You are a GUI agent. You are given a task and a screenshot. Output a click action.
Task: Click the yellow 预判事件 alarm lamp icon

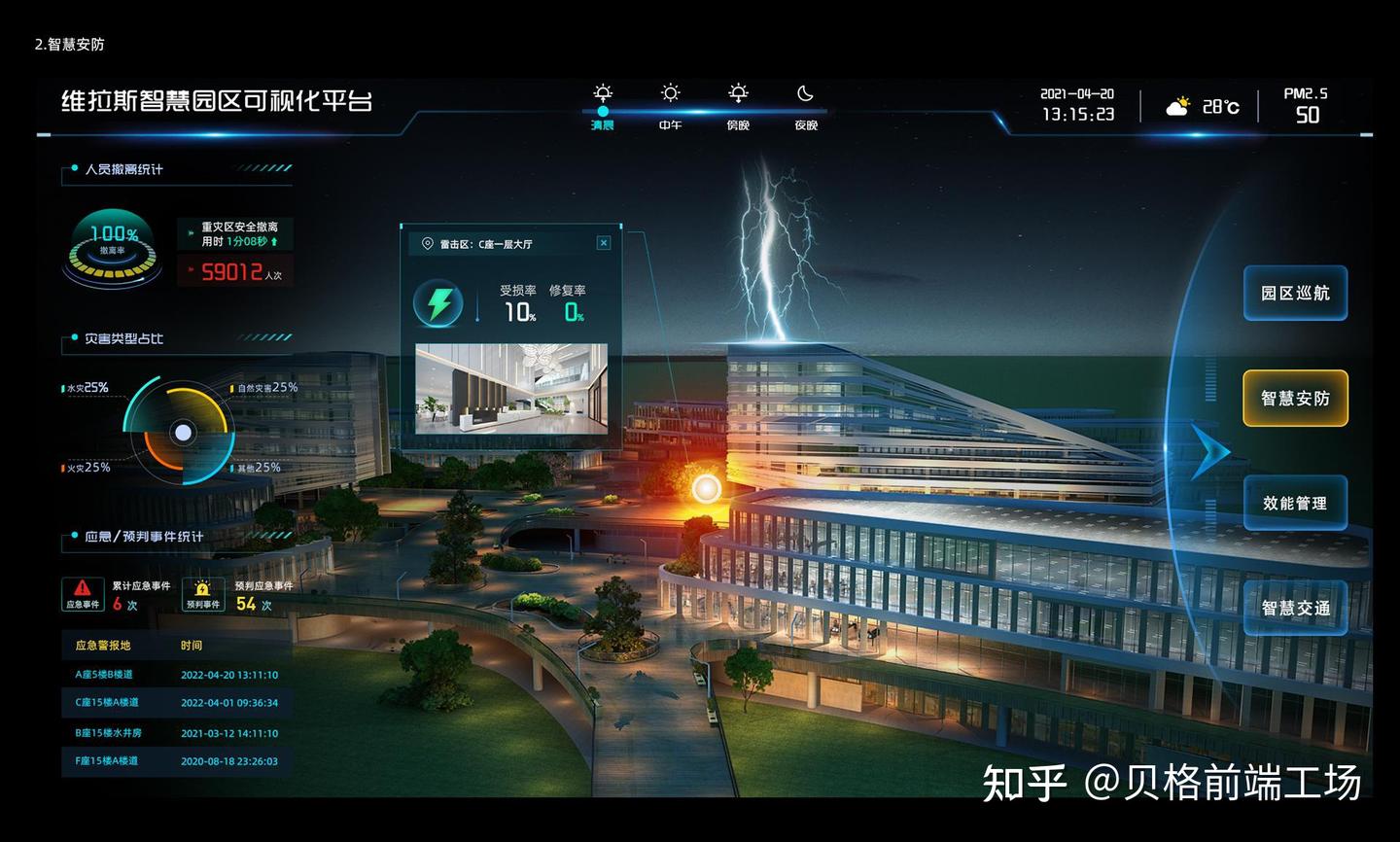point(202,587)
